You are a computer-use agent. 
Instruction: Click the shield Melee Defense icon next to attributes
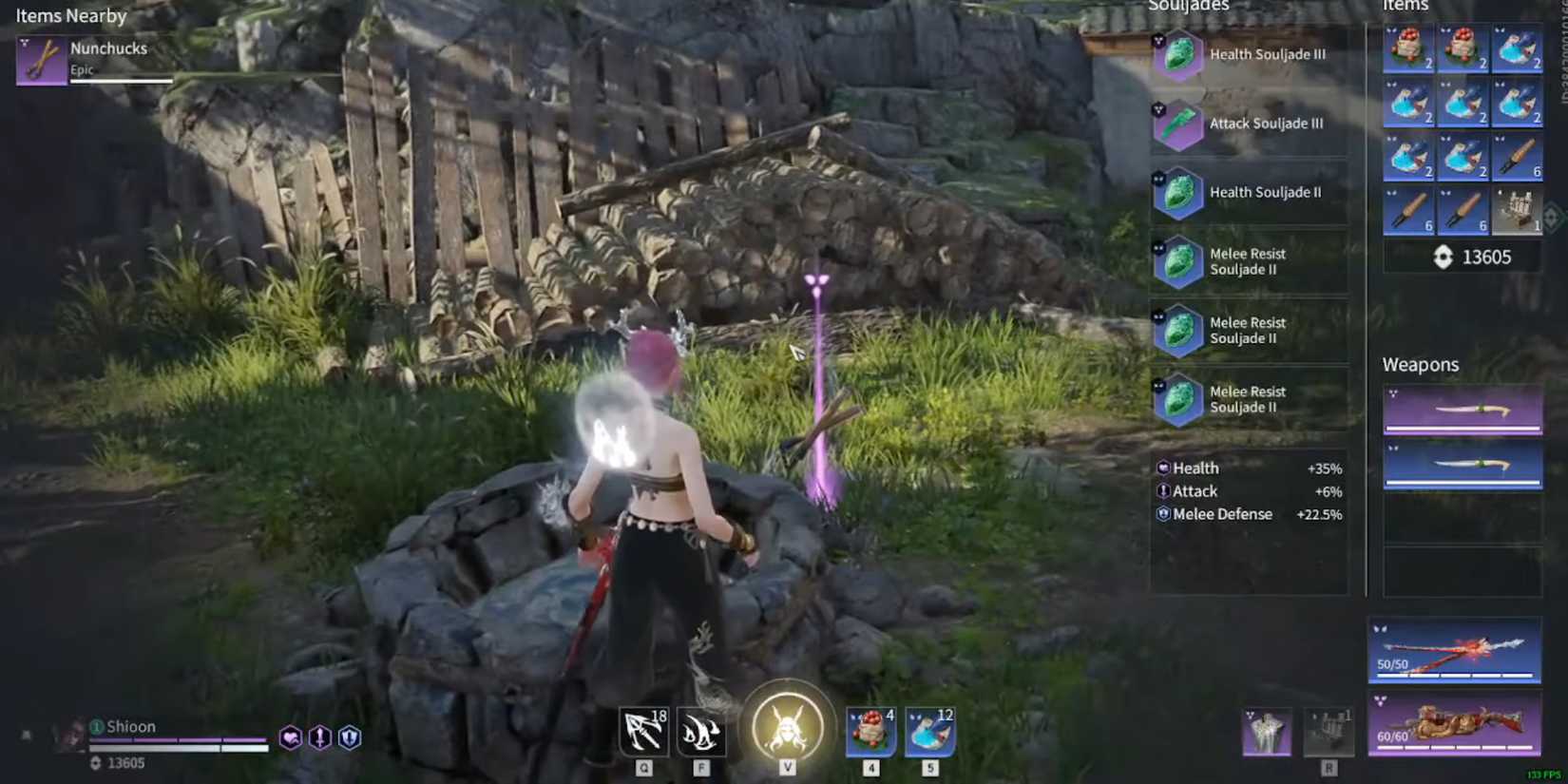click(x=348, y=737)
